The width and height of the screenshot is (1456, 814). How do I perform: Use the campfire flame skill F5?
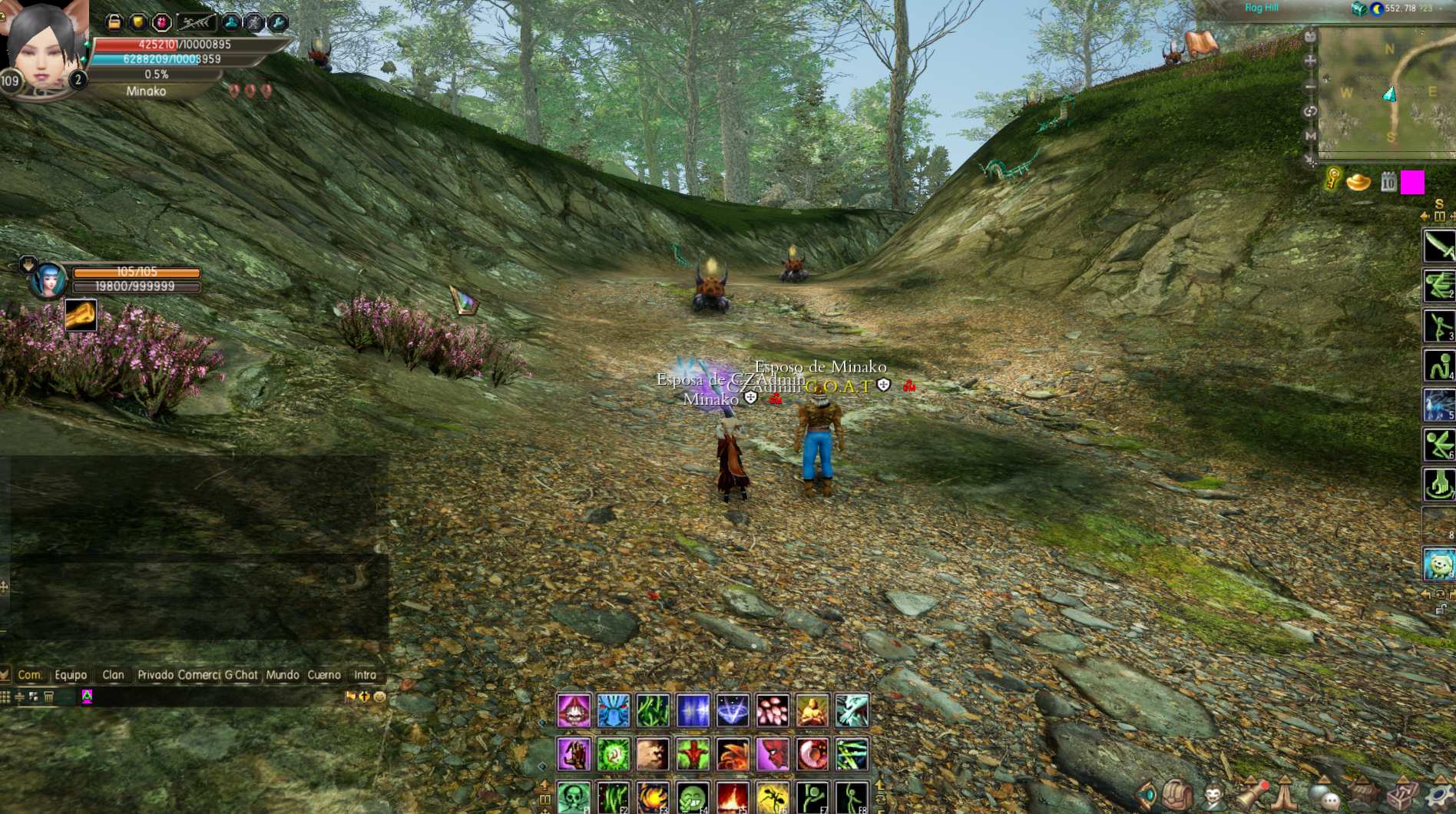[733, 797]
